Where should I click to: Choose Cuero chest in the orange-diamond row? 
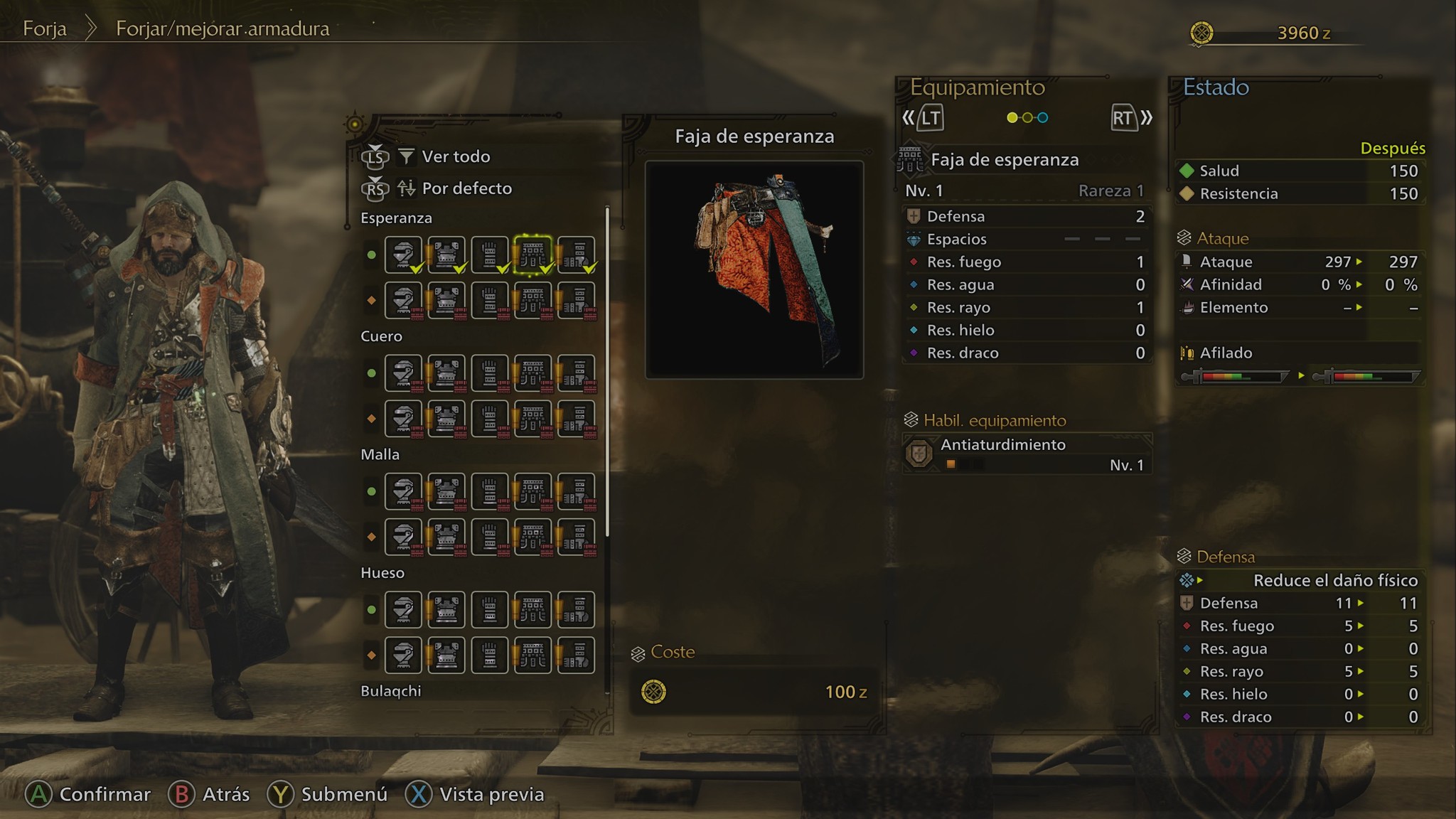[x=446, y=419]
